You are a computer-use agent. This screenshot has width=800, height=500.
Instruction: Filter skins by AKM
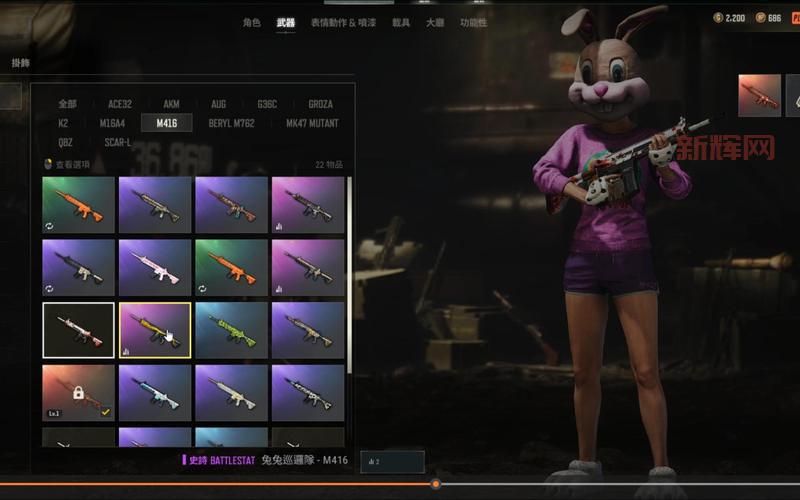tap(171, 104)
